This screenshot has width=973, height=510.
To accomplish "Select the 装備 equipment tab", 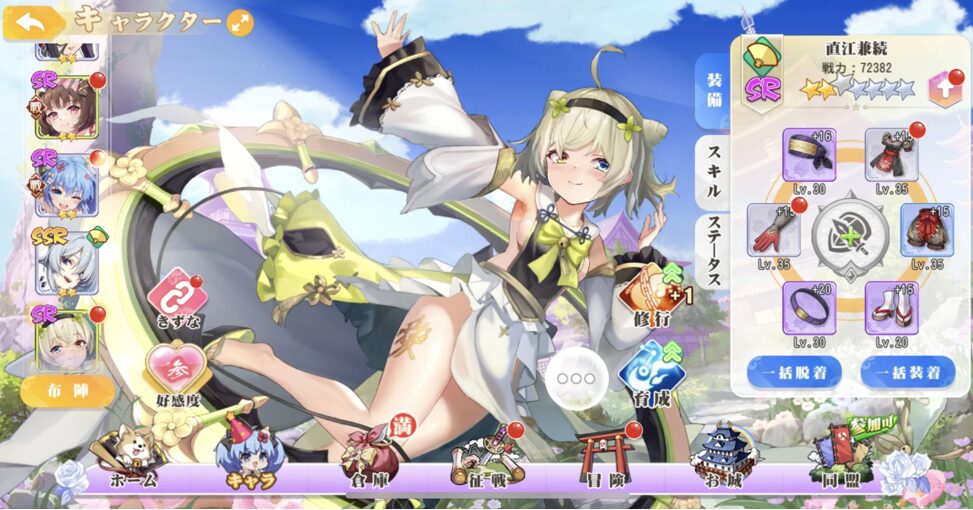I will tap(712, 90).
